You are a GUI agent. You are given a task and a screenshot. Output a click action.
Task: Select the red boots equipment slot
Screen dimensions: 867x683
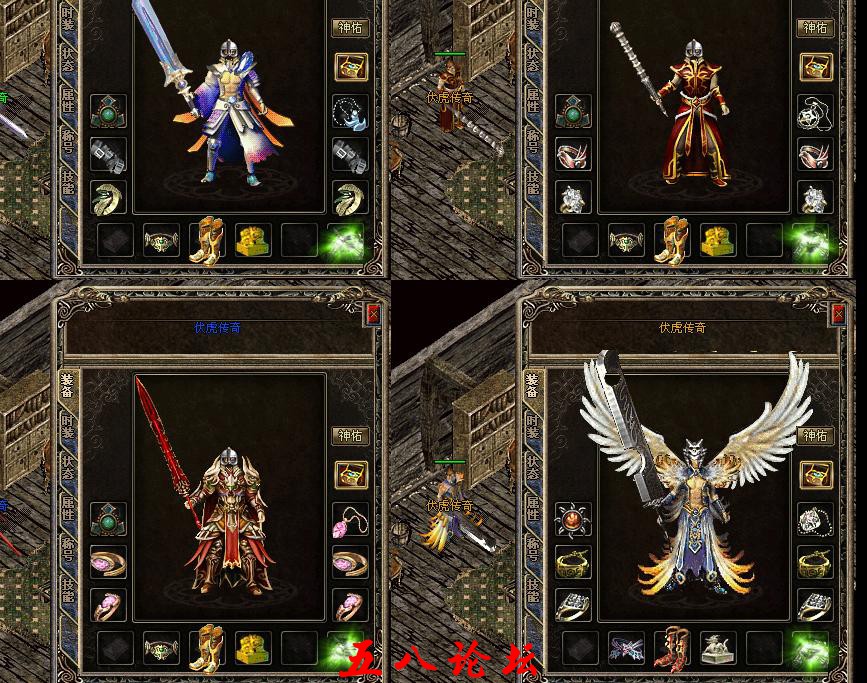point(672,647)
